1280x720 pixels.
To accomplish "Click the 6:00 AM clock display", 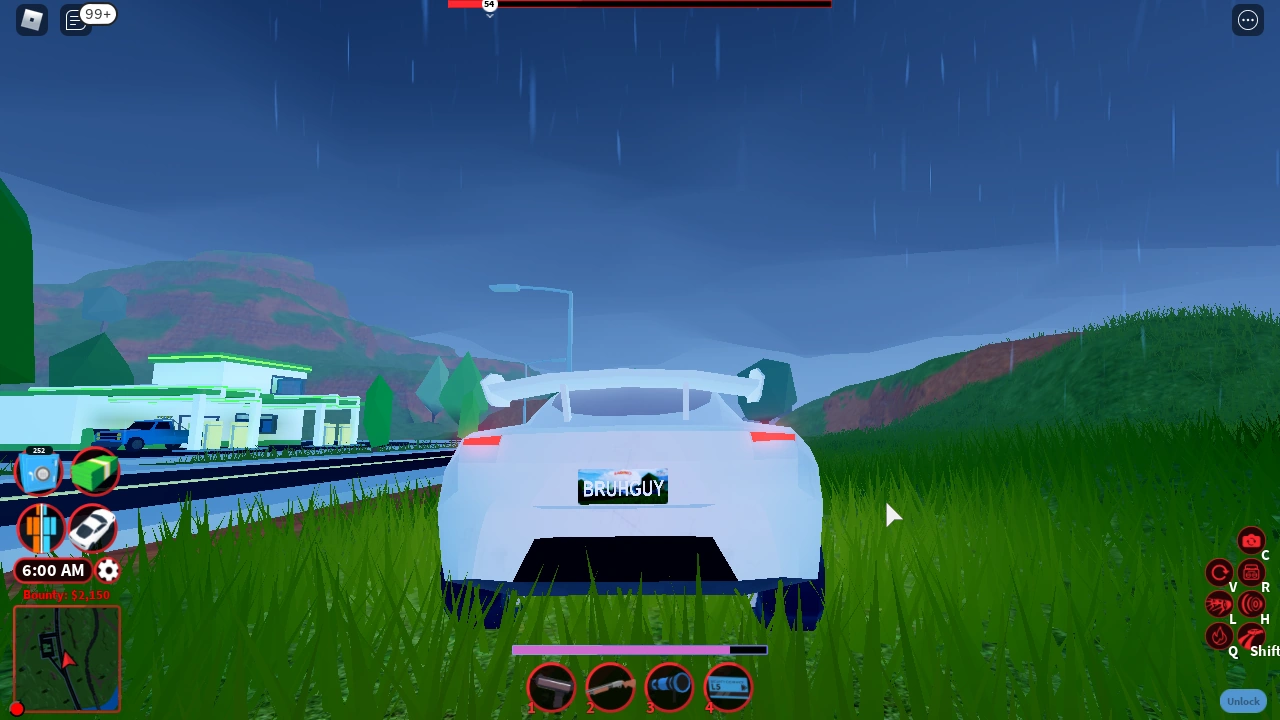I will pos(53,570).
